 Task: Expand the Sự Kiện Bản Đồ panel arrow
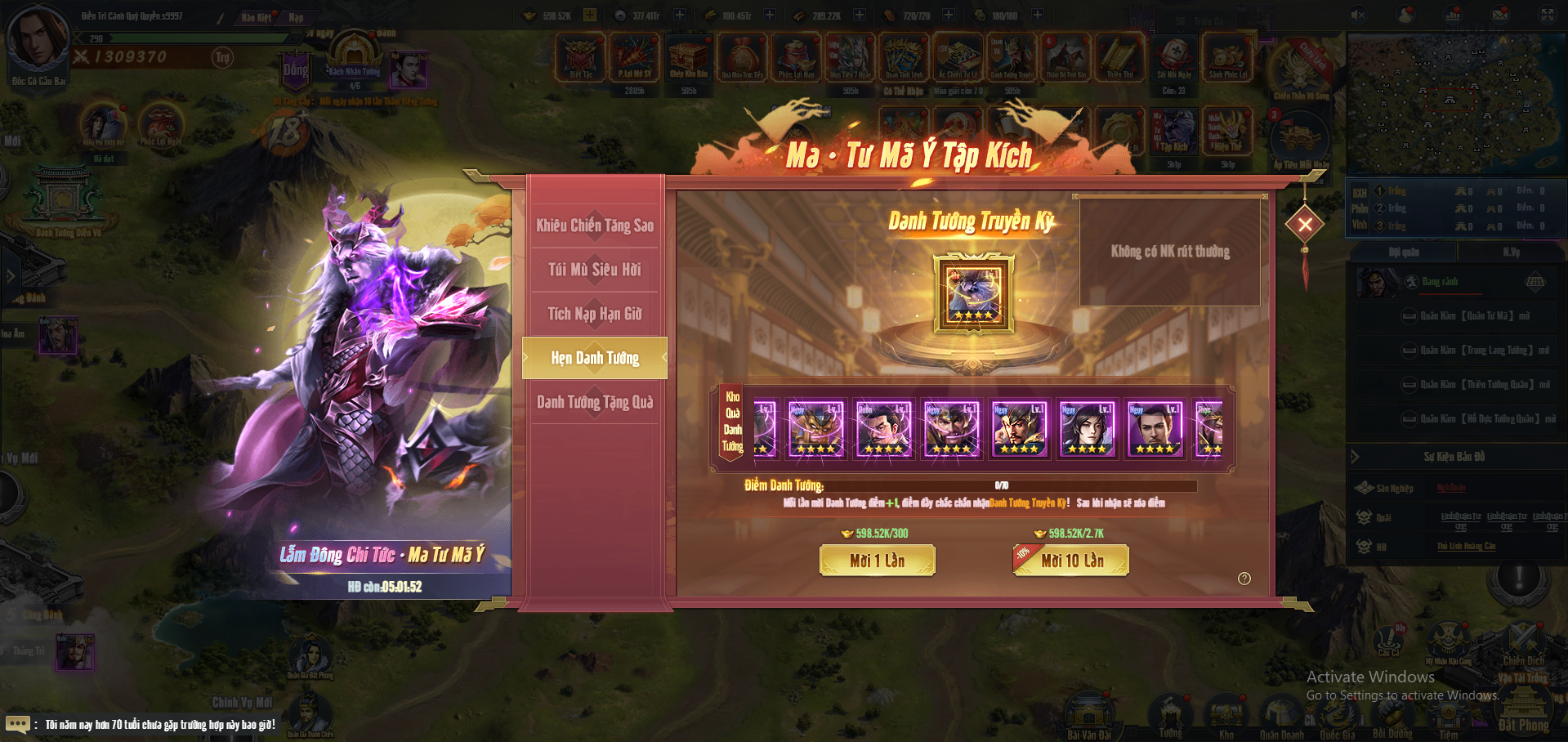(x=1356, y=457)
